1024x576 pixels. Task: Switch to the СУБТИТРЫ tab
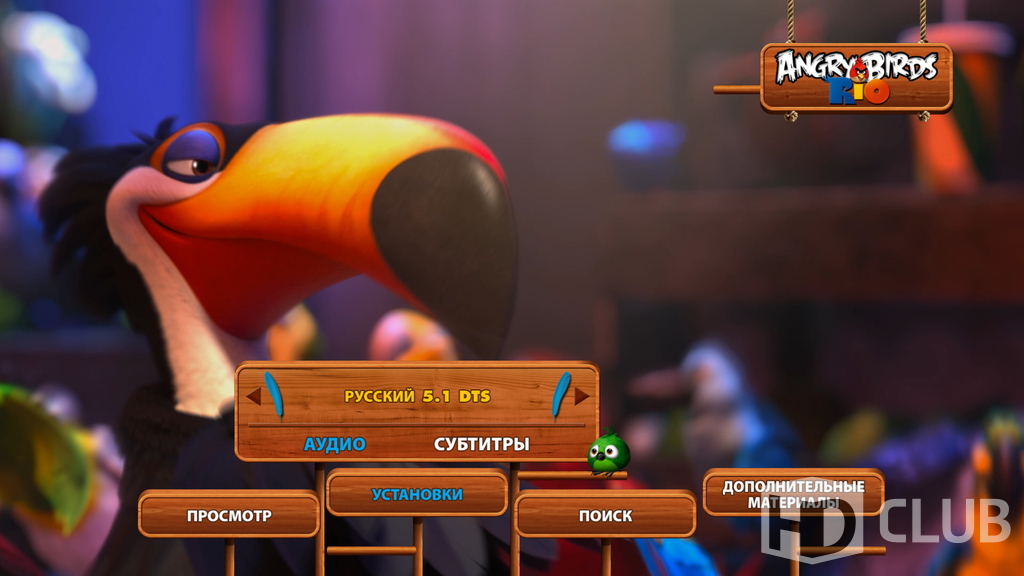(x=481, y=444)
